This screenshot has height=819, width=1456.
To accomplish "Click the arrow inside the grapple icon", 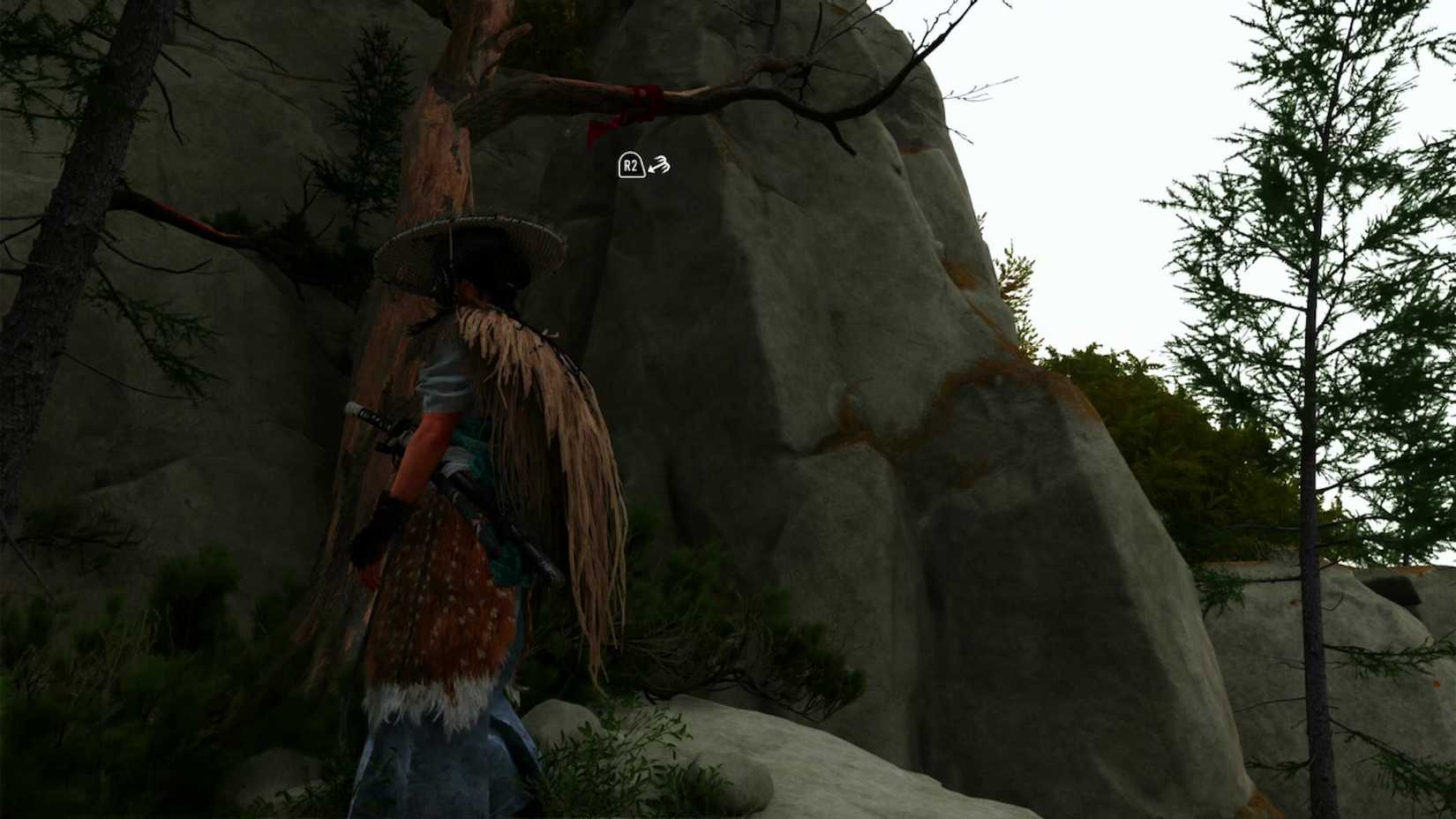I will pyautogui.click(x=654, y=168).
